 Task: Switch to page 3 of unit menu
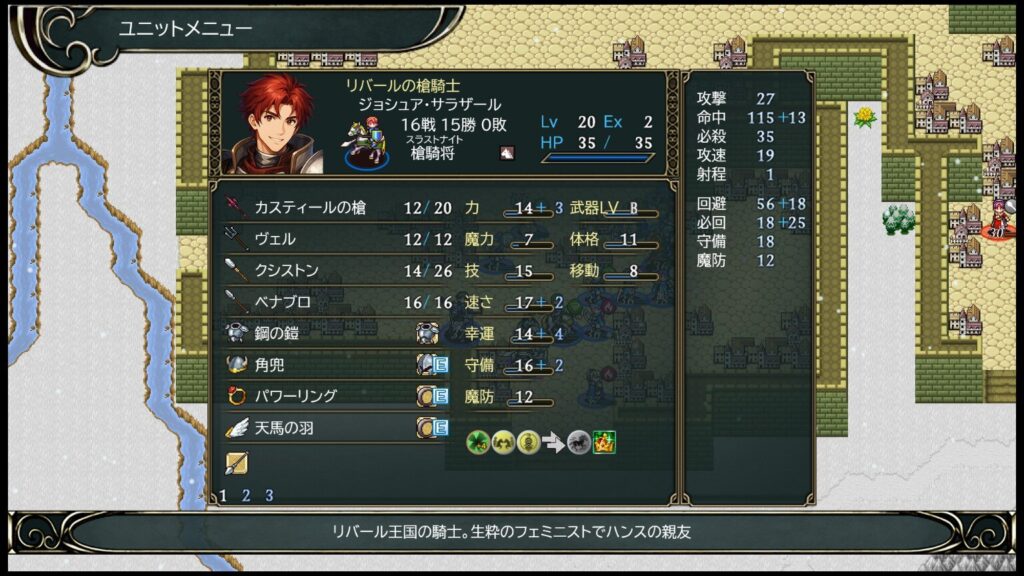(x=268, y=495)
